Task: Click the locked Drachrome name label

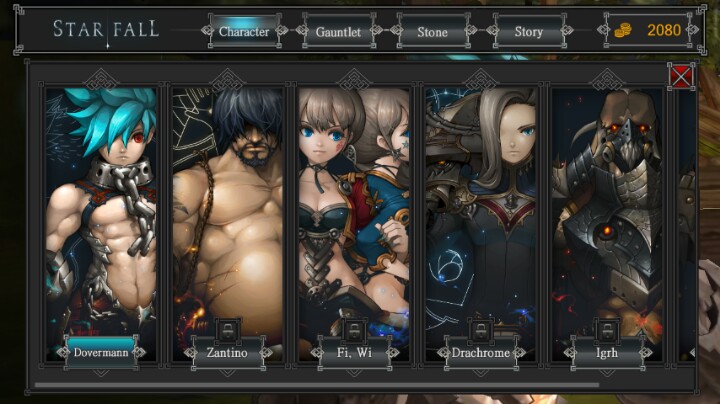Action: tap(481, 352)
